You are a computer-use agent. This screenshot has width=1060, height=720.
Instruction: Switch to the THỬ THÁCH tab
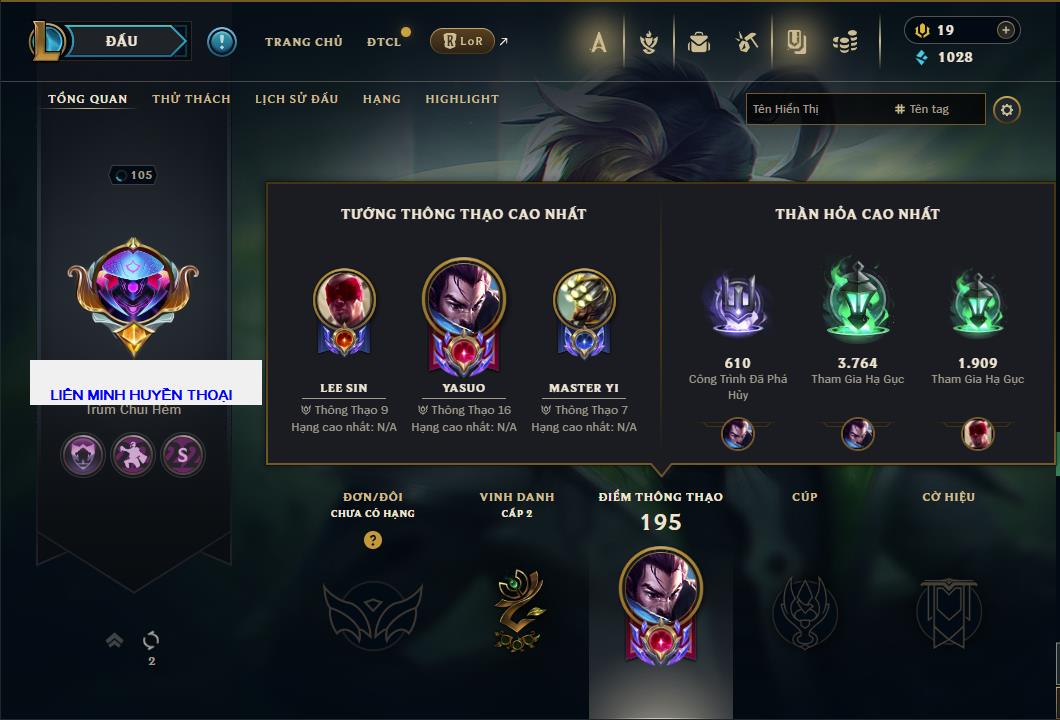191,99
